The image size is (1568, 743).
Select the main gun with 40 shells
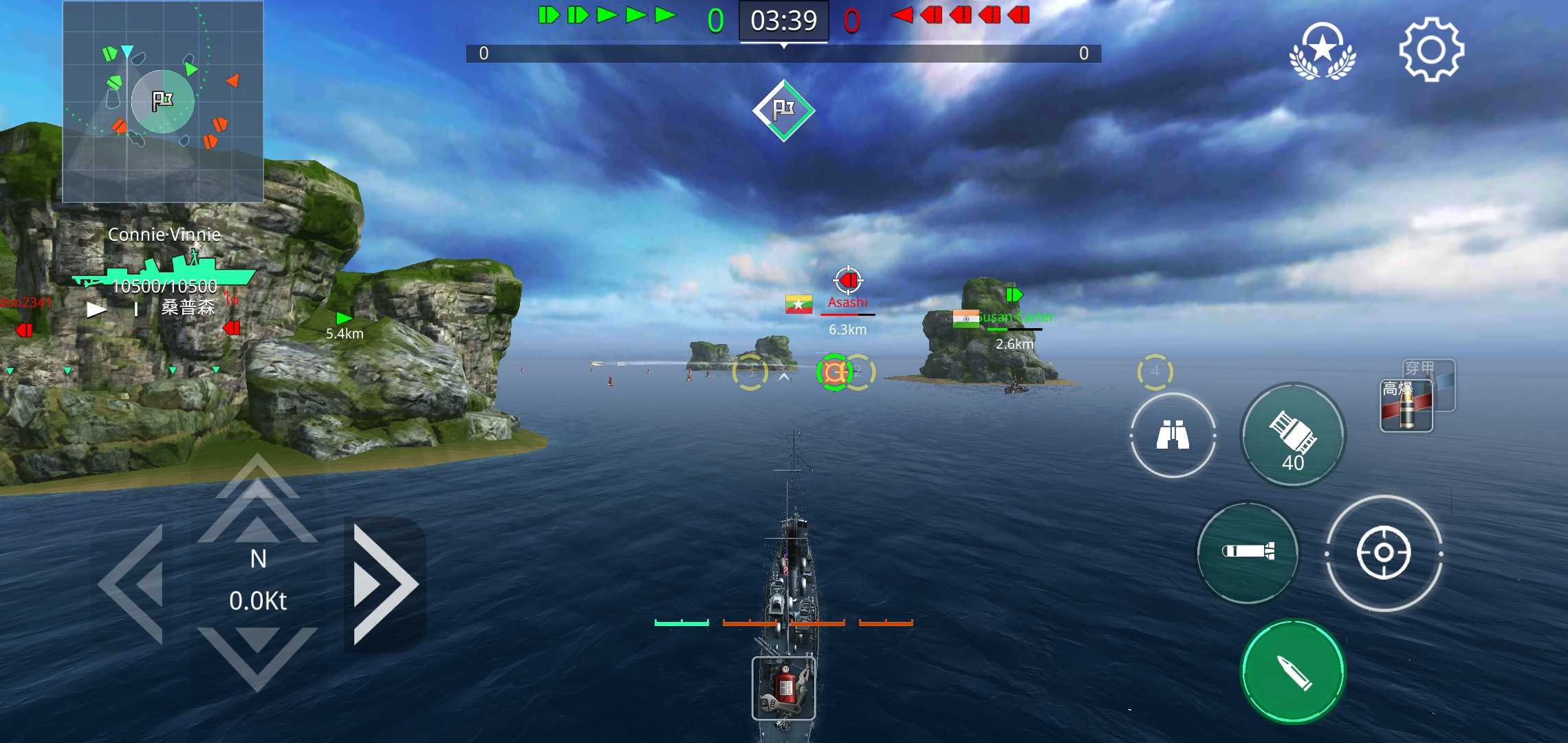coord(1292,435)
